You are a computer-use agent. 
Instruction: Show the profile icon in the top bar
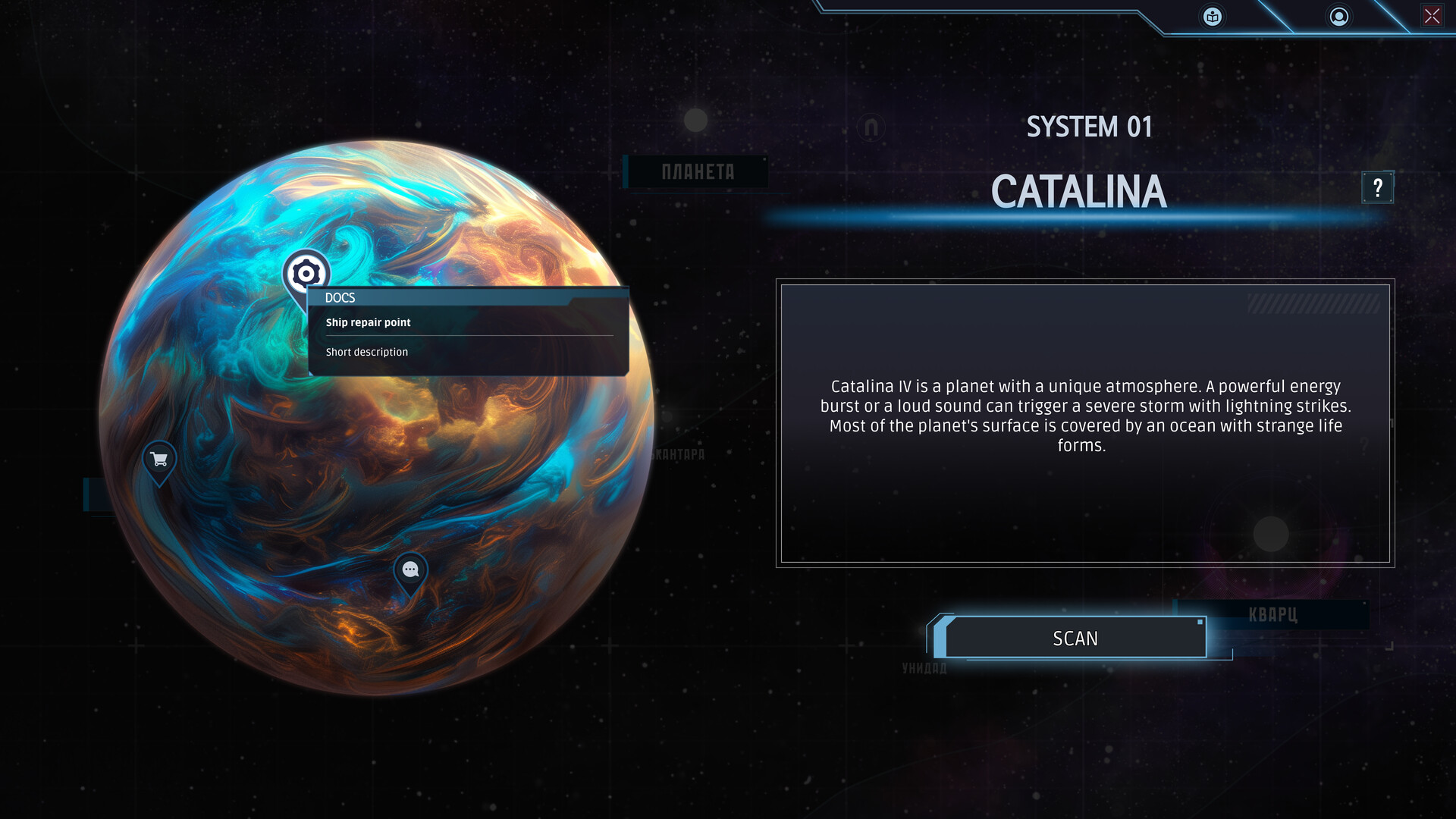(1339, 17)
